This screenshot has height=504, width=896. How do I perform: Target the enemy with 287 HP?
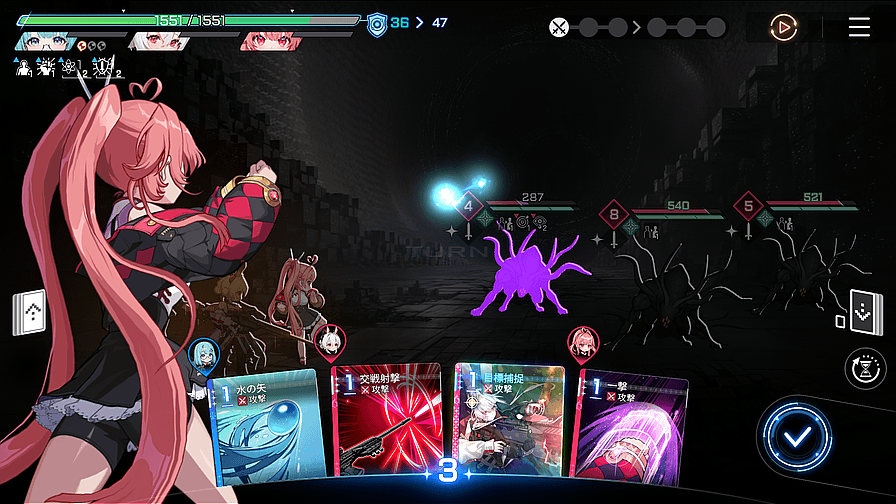[x=529, y=270]
